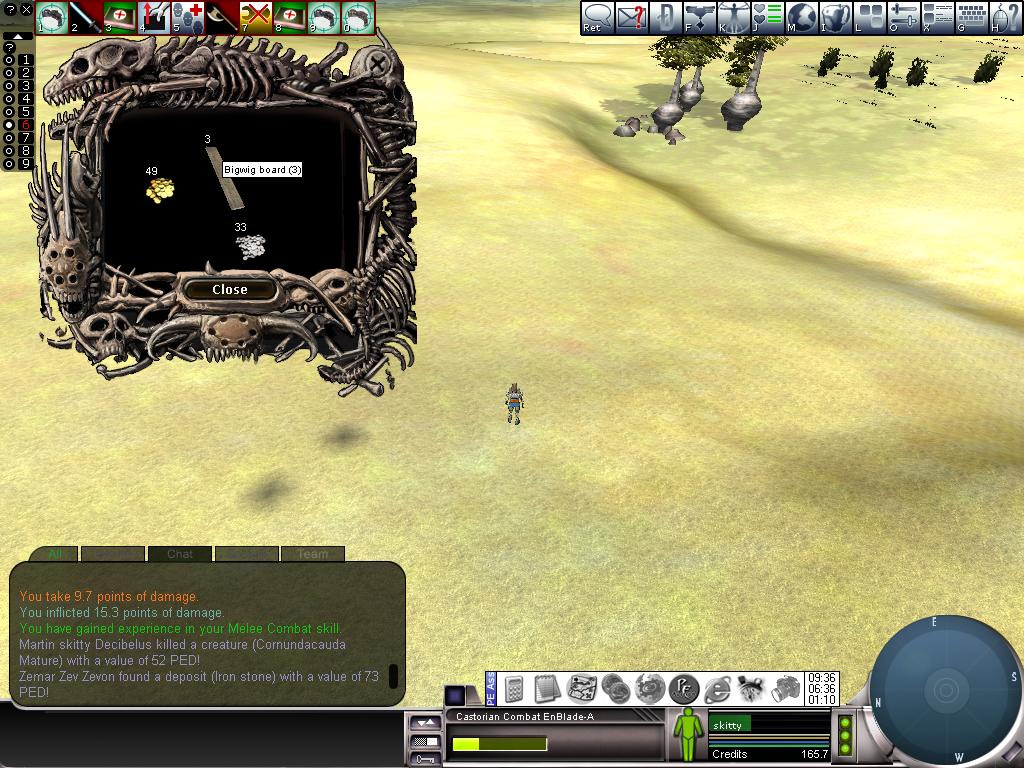Viewport: 1024px width, 768px height.
Task: Close the loot window
Action: tap(229, 289)
